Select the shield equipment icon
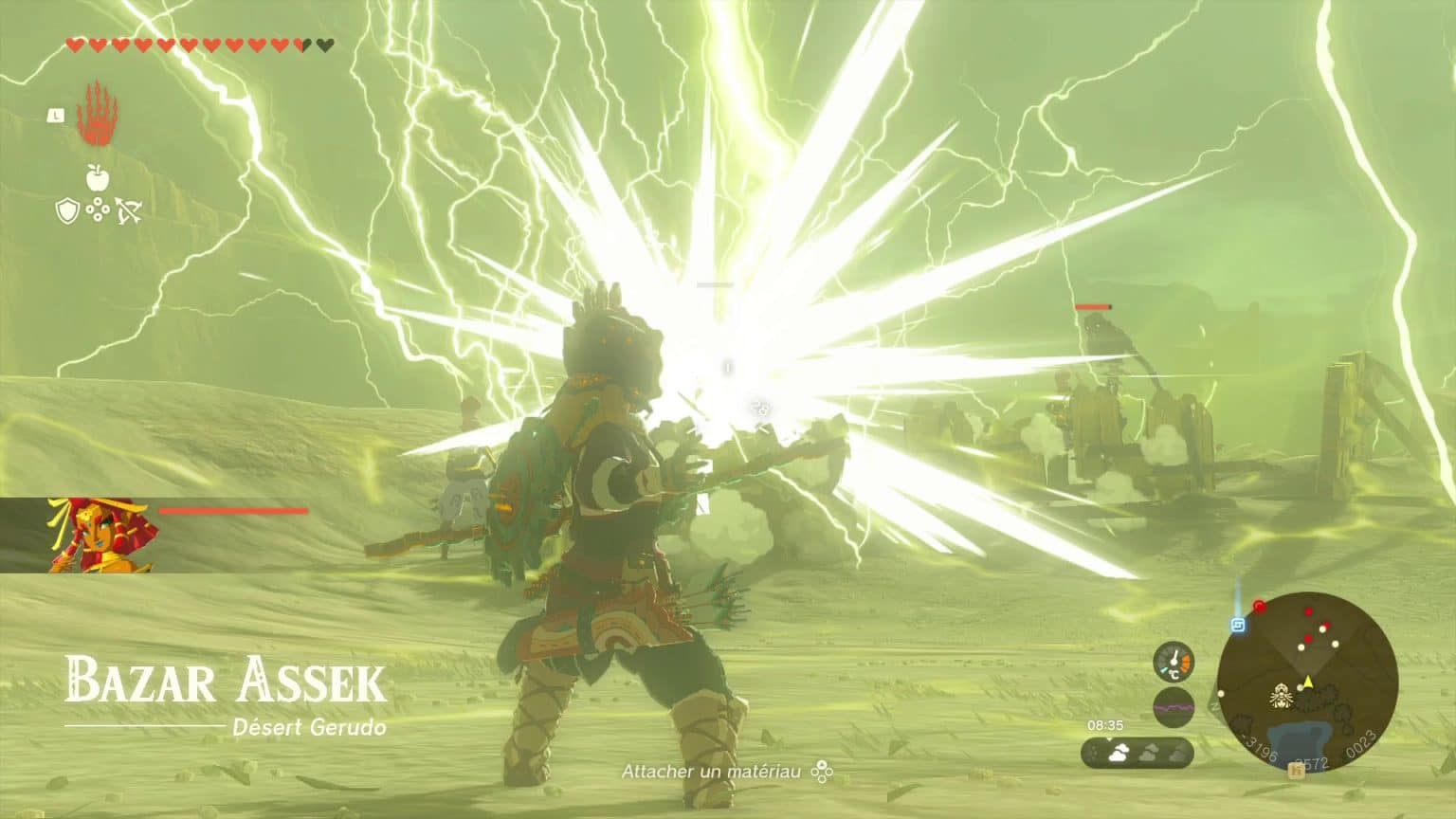This screenshot has width=1456, height=819. pyautogui.click(x=66, y=212)
